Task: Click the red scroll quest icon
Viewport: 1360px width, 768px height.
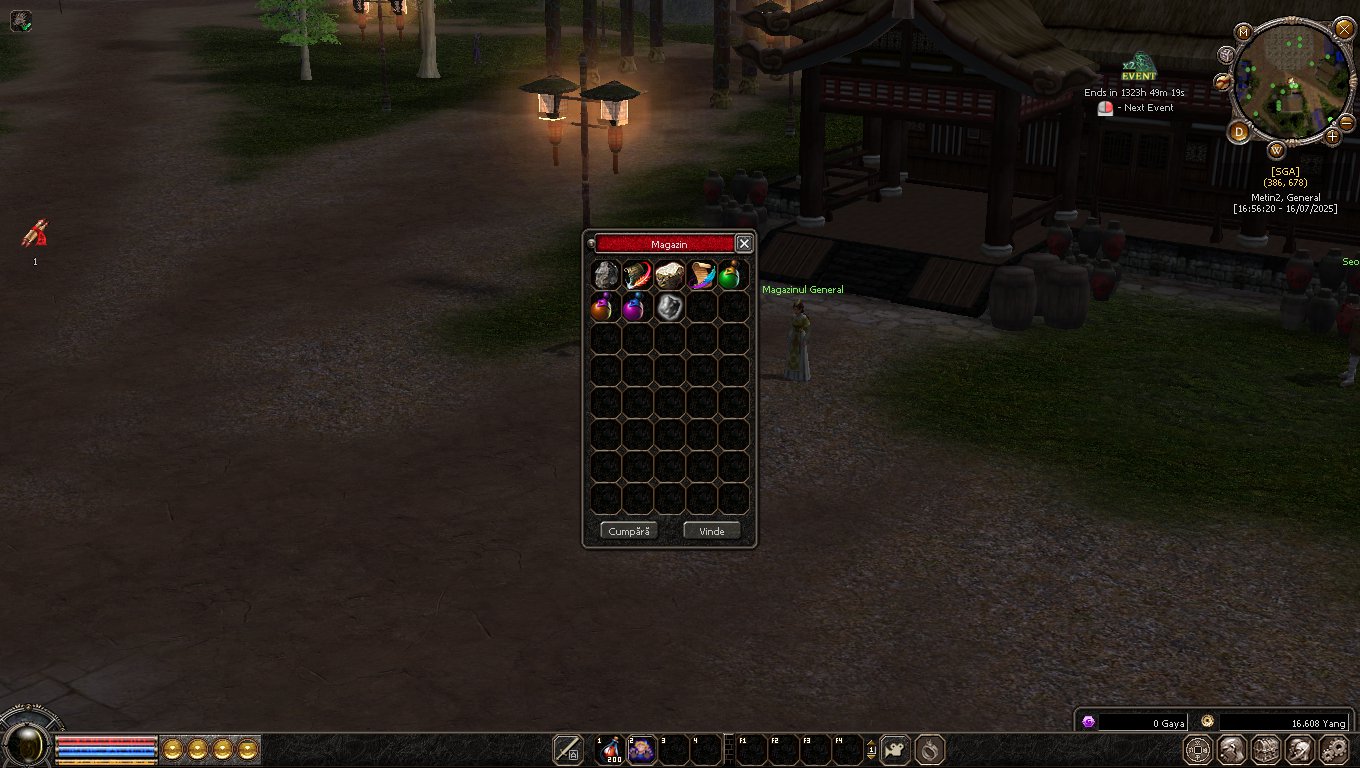Action: [x=35, y=234]
